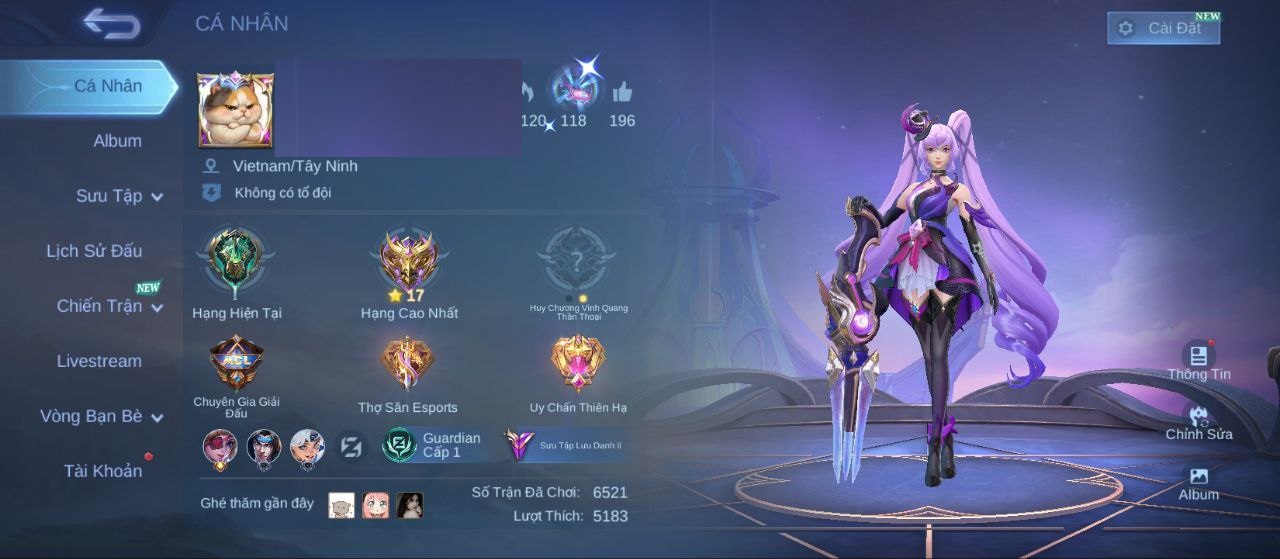Open the Uy Chấn Thiên Hạ badge
This screenshot has height=559, width=1280.
(578, 366)
